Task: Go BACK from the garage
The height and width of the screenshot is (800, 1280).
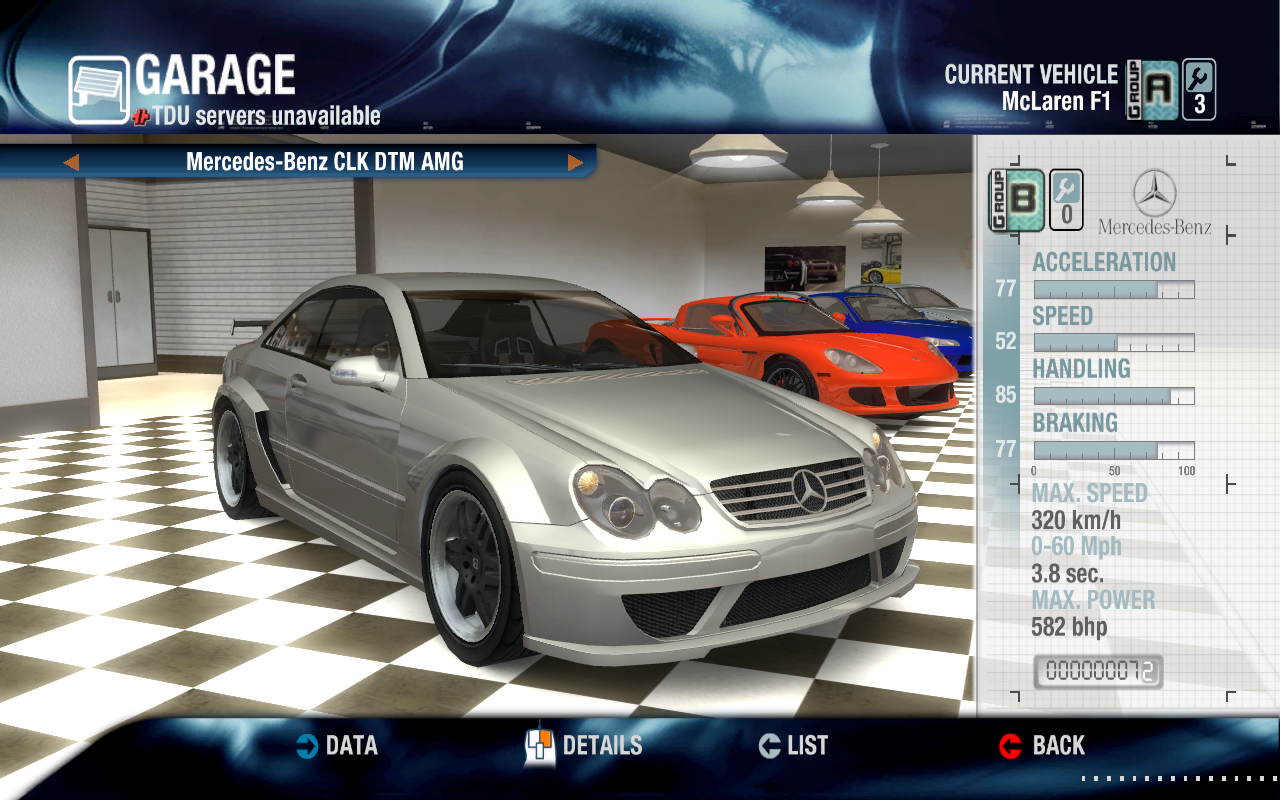Action: (1042, 746)
